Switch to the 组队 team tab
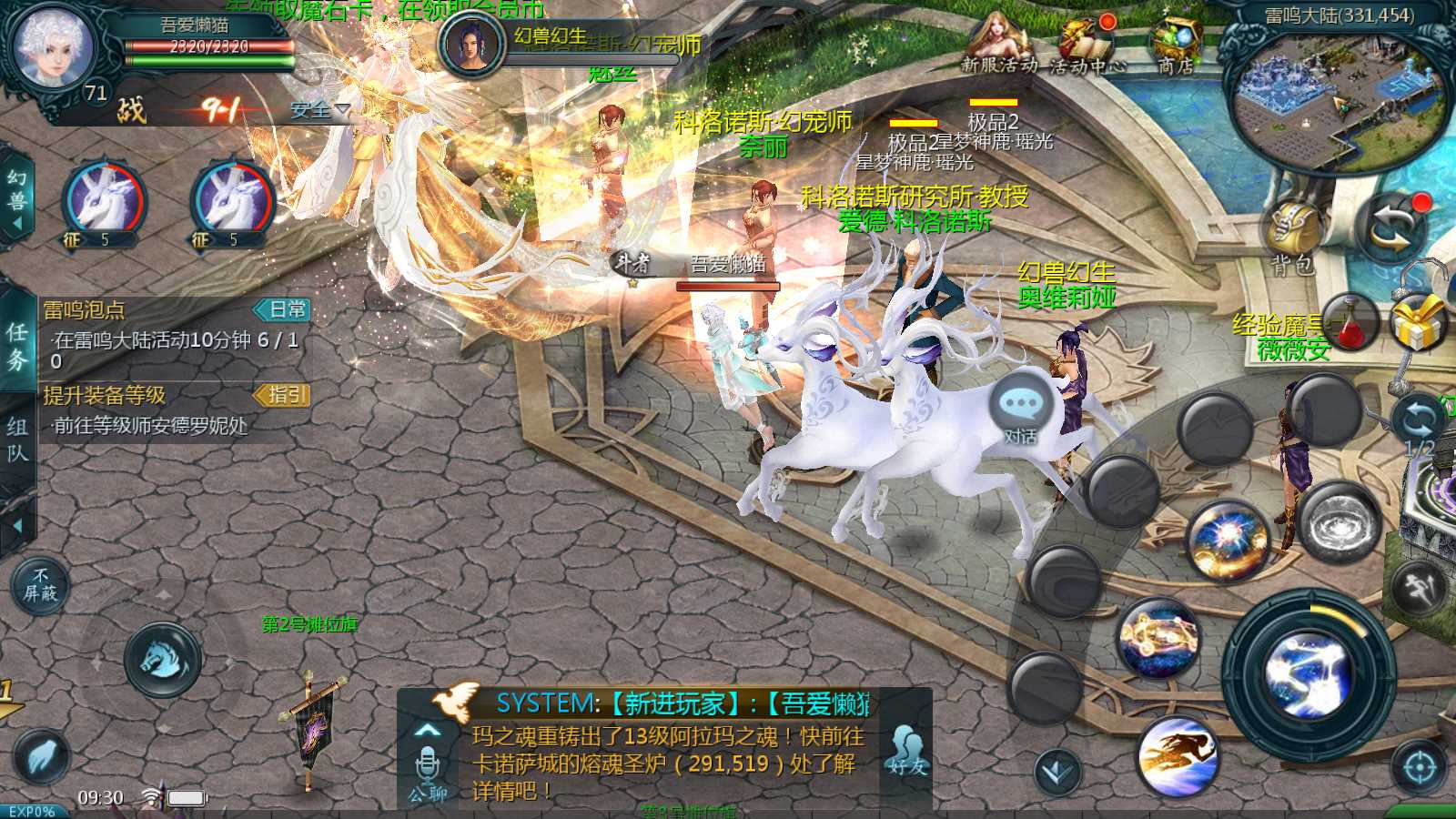This screenshot has width=1456, height=819. click(x=17, y=440)
